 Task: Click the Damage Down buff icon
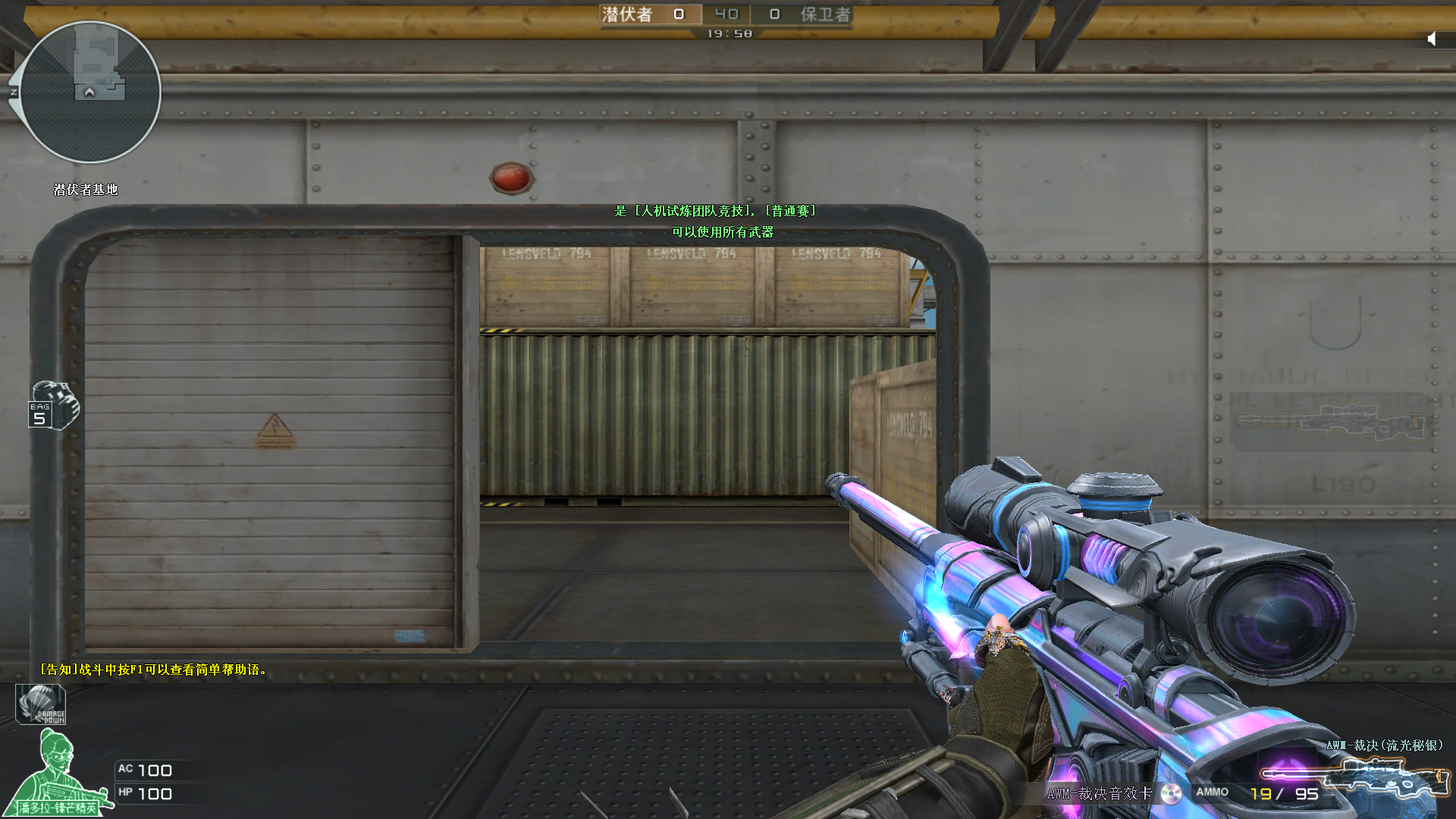point(41,704)
